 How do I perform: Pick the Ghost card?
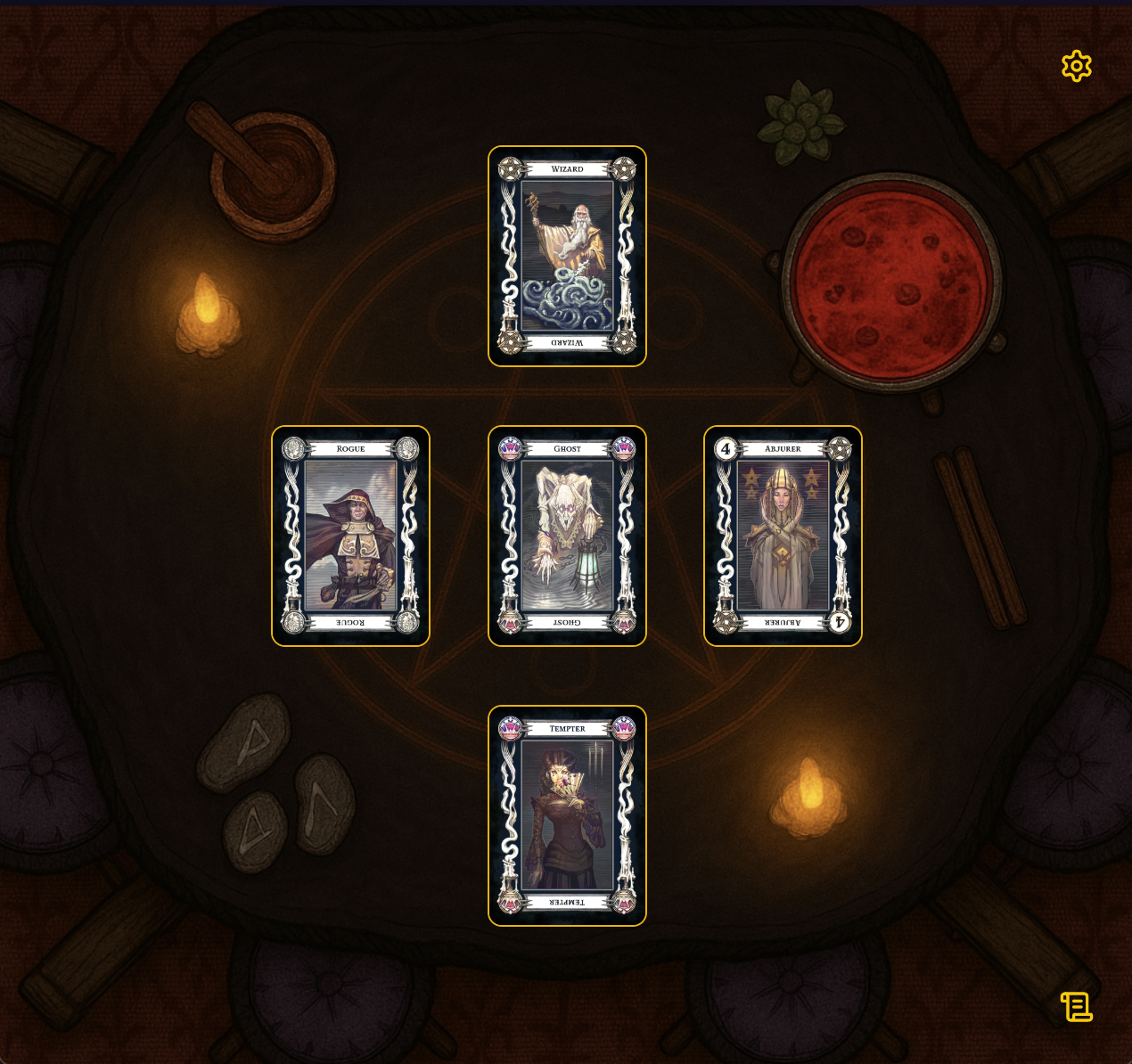click(x=567, y=536)
